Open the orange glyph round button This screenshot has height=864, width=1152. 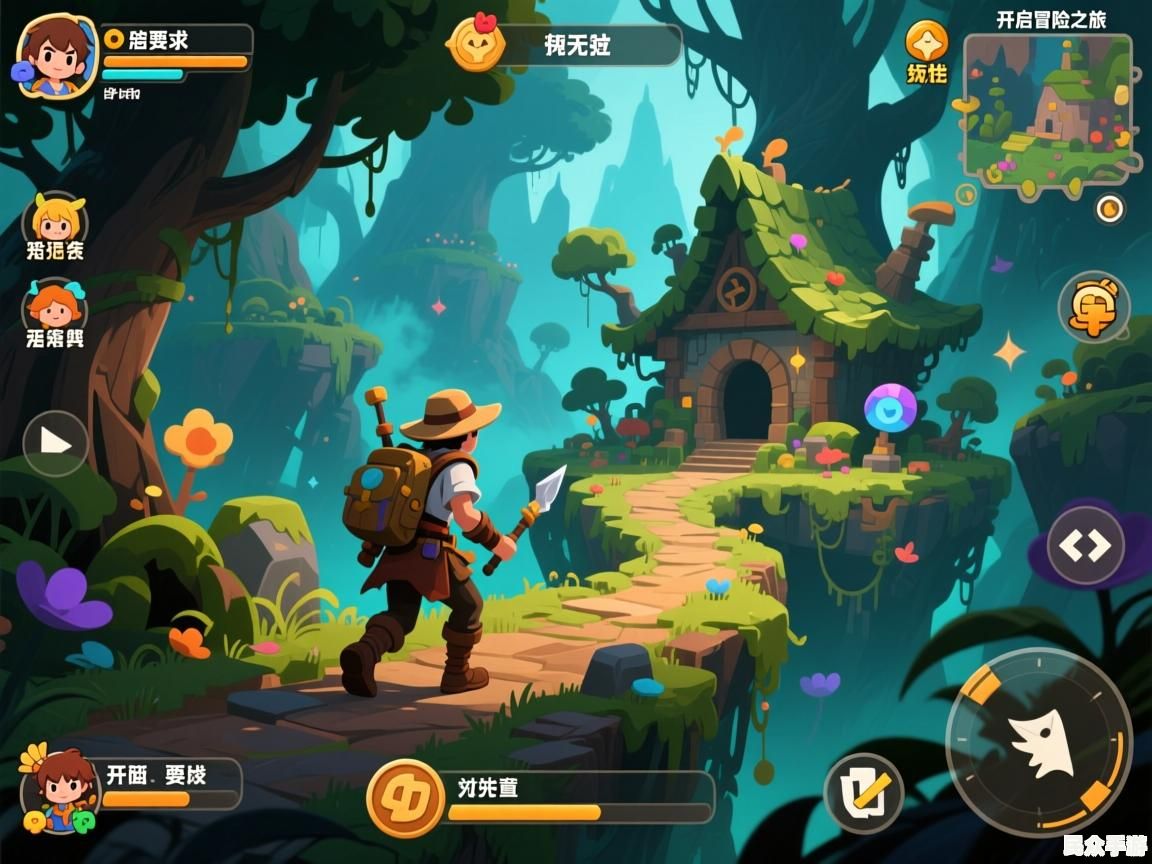pyautogui.click(x=1094, y=307)
